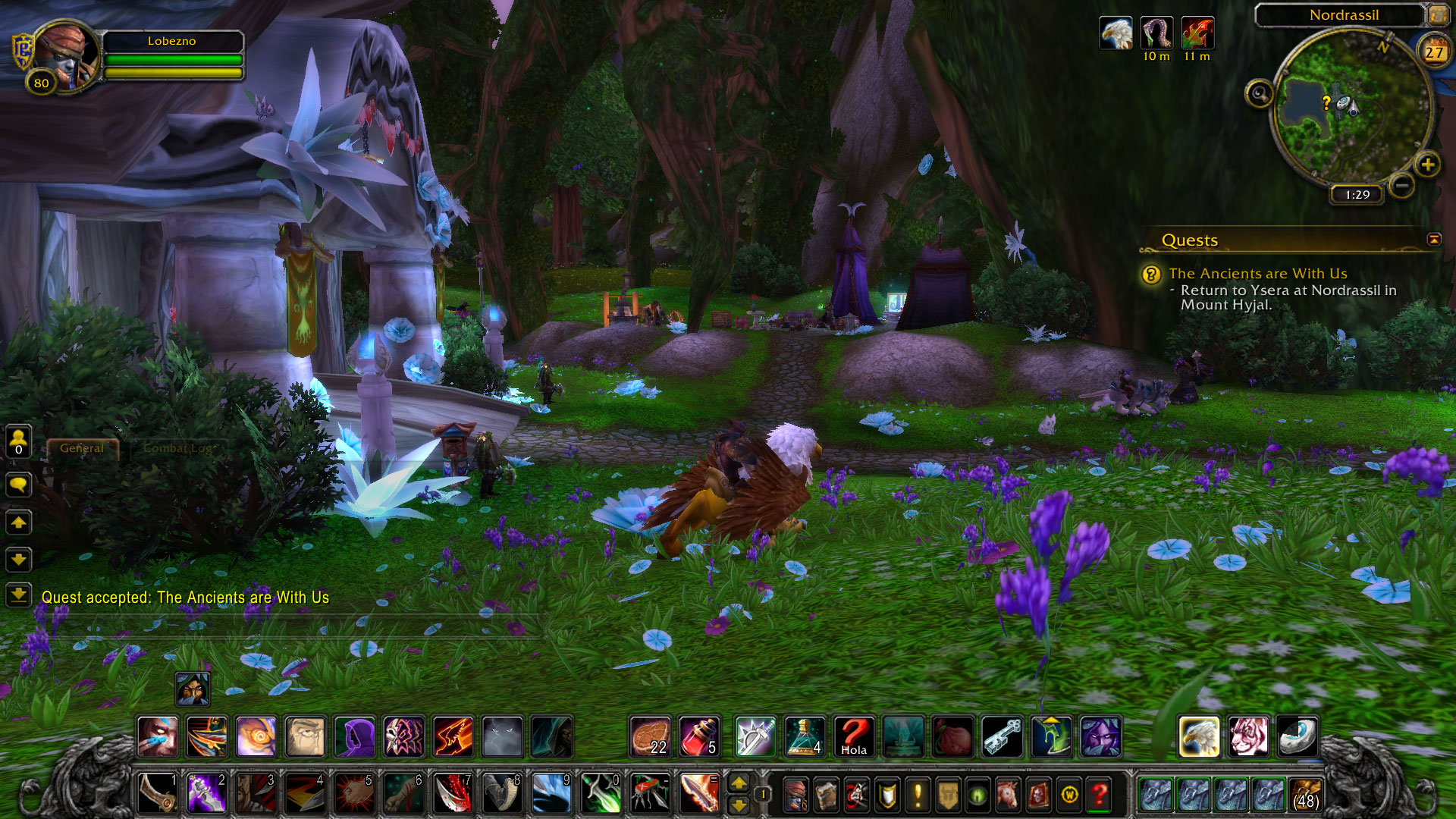Open the chat speech bubble menu
The width and height of the screenshot is (1456, 819).
19,485
